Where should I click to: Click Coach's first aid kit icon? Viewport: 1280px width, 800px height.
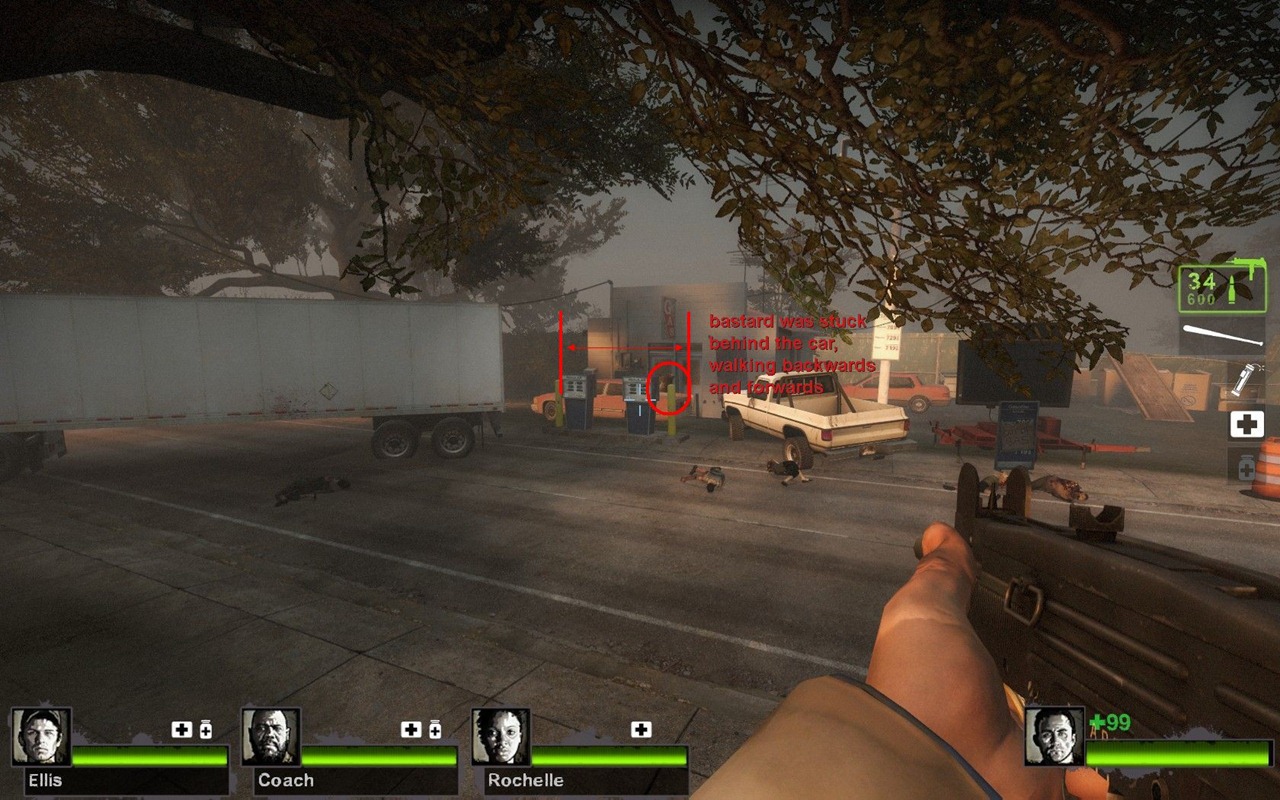(410, 730)
